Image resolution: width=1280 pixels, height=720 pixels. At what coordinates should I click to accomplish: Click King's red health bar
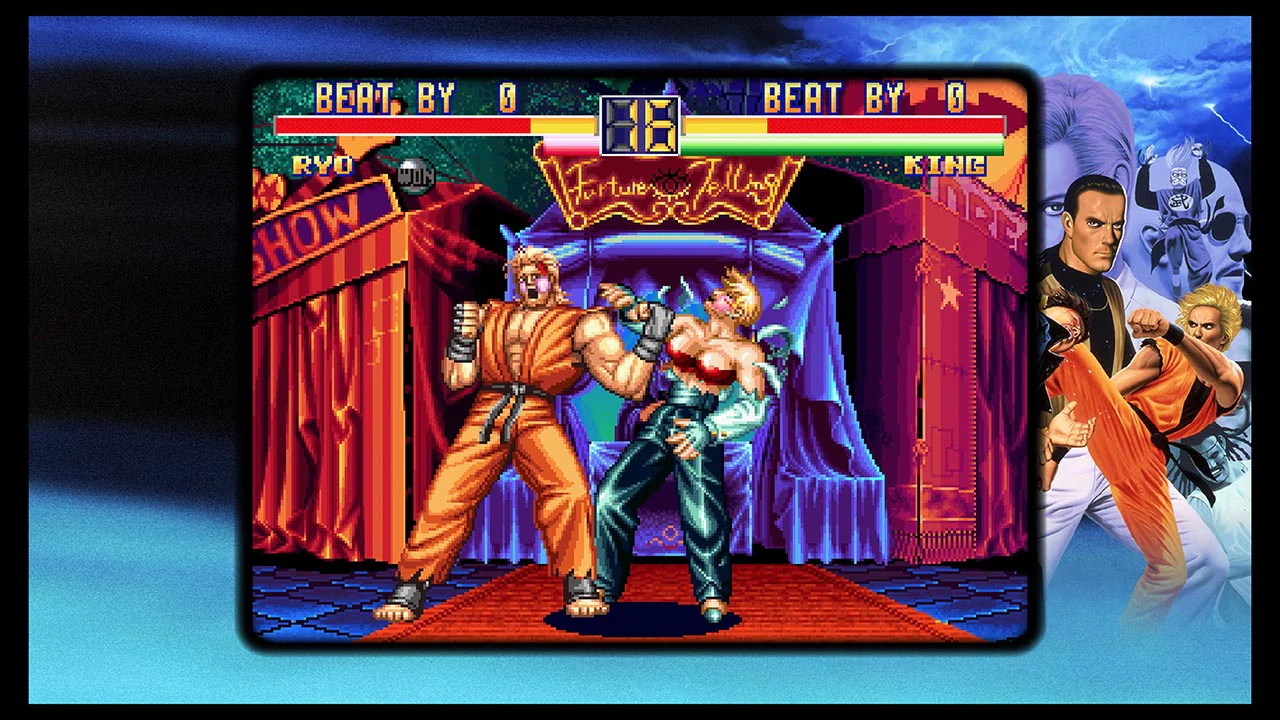880,126
